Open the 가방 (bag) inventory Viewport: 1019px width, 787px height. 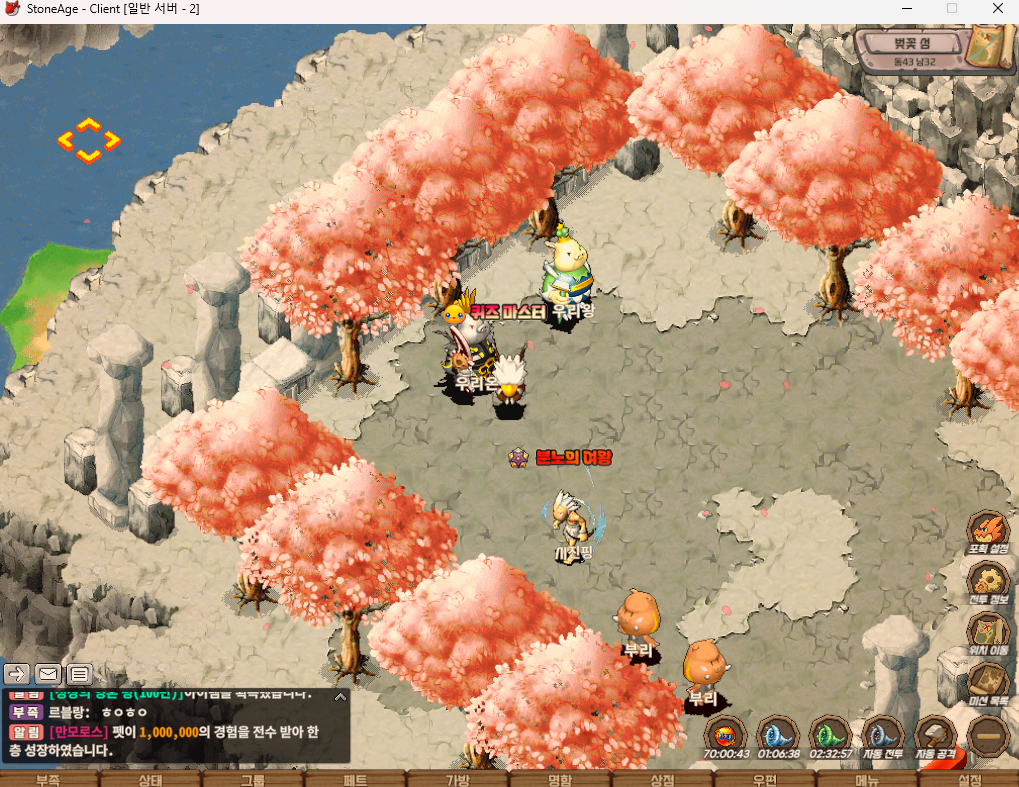point(457,779)
